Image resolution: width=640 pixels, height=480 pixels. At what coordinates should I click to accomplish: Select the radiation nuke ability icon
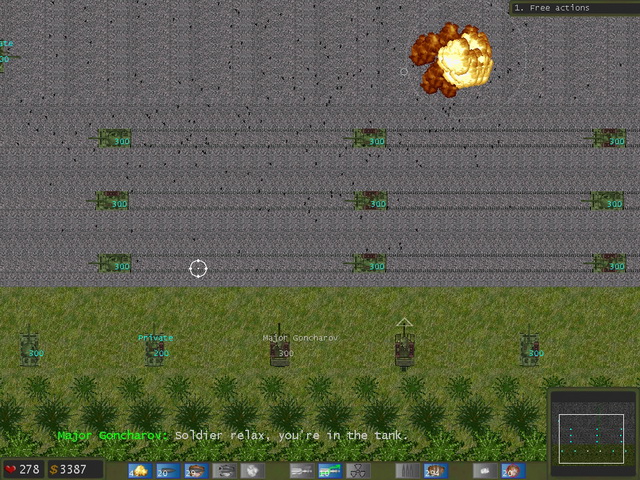pos(357,471)
